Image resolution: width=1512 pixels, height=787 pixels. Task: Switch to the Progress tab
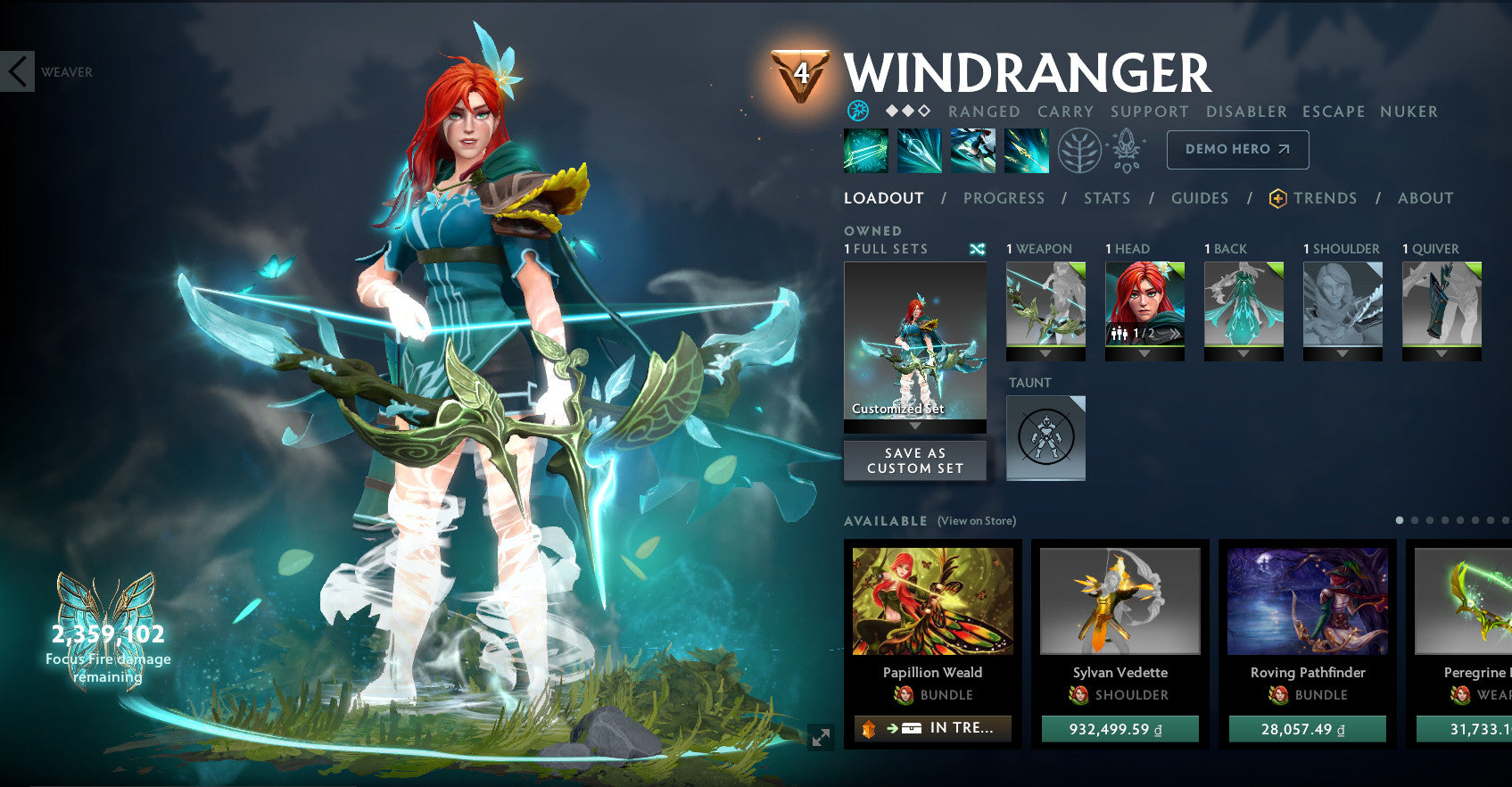pyautogui.click(x=1003, y=198)
